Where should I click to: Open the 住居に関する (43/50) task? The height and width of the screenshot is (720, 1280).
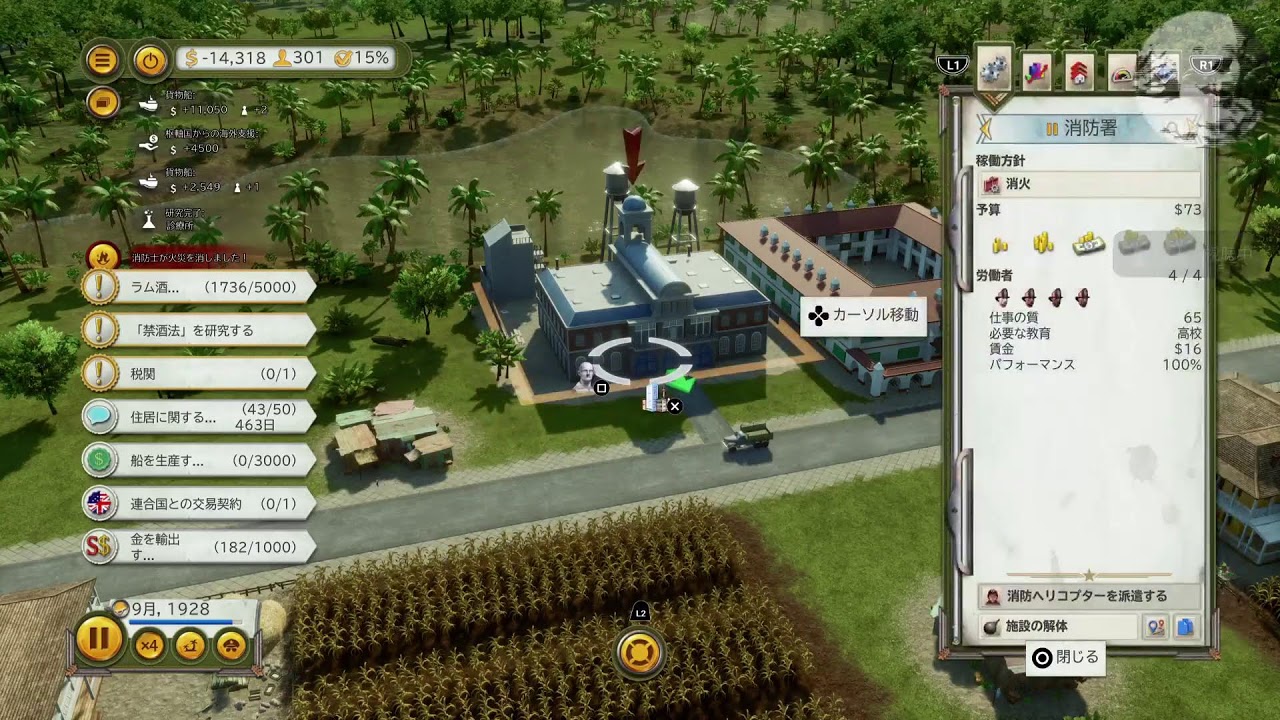[x=200, y=417]
